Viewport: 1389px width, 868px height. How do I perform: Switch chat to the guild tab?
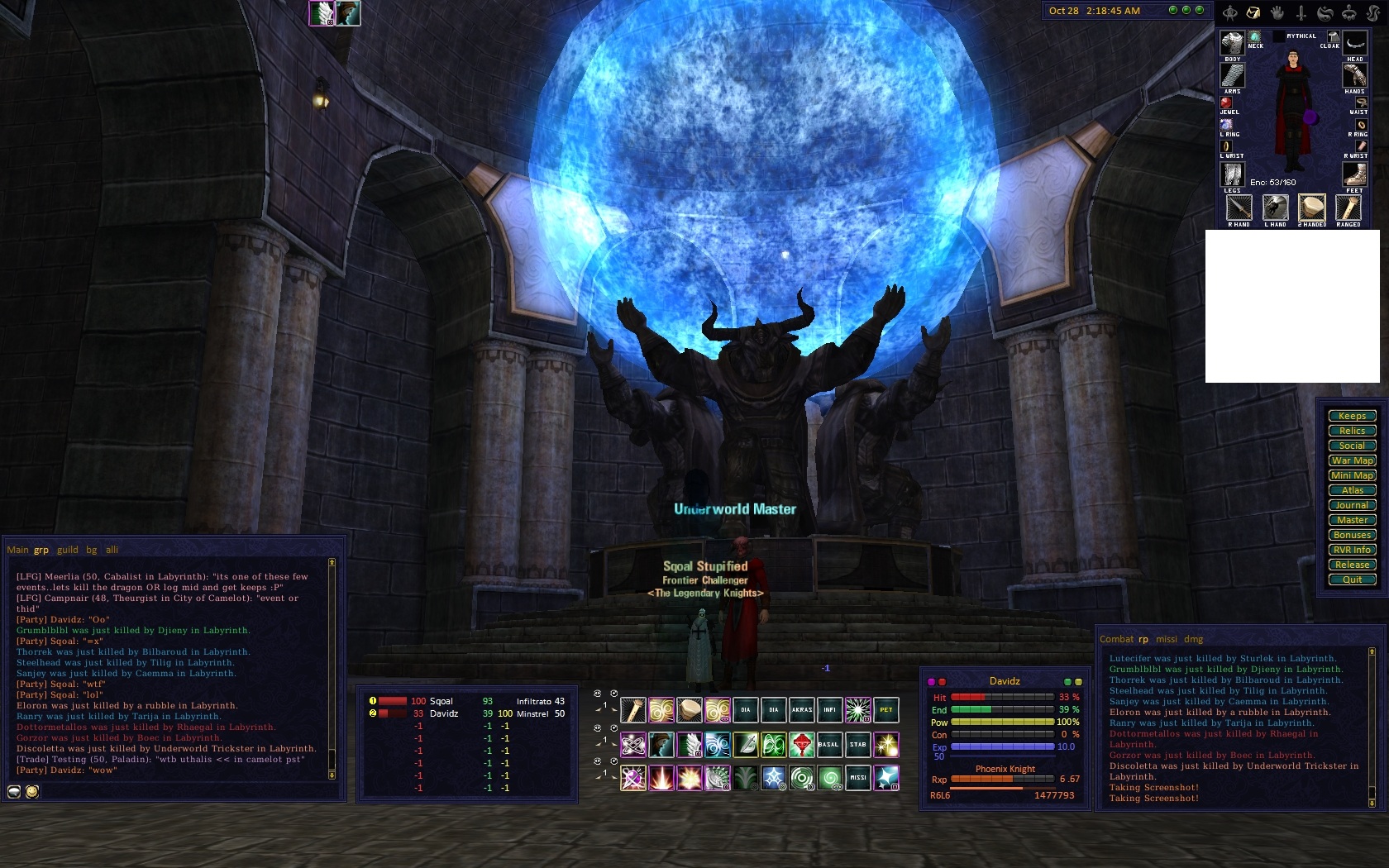[68, 550]
